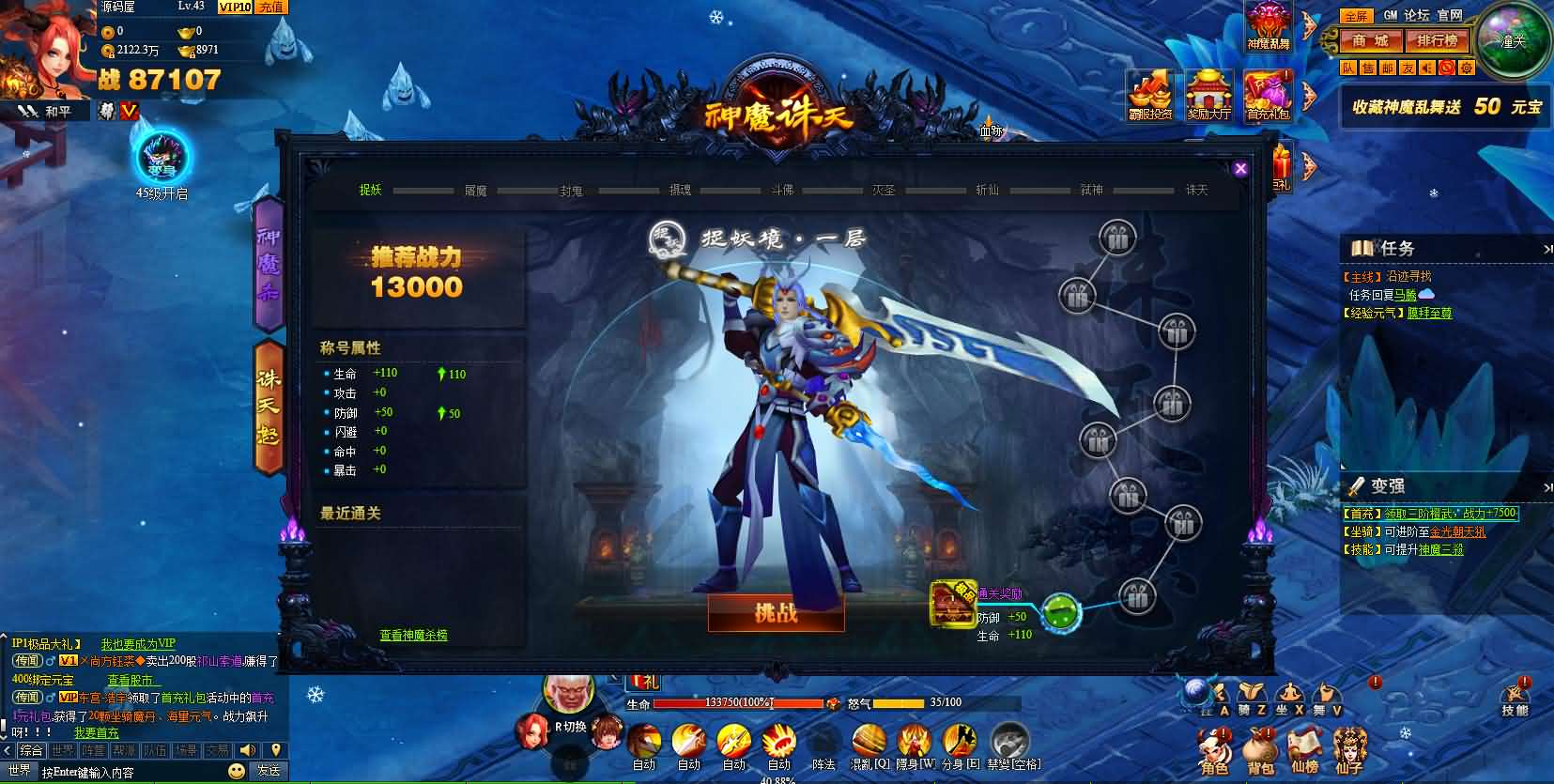Click the chat text input field
1554x784 pixels.
point(131,773)
